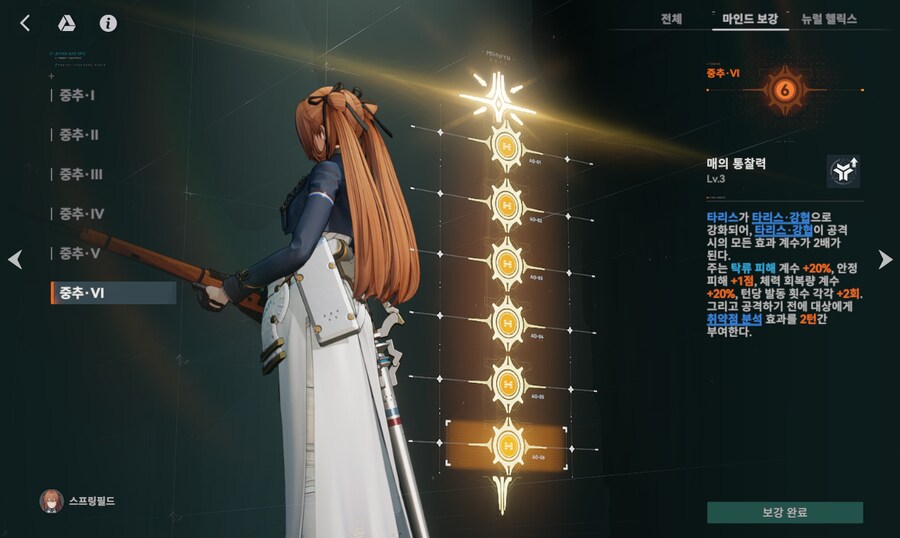
Task: Select 중추·II in the list
Action: click(x=78, y=135)
